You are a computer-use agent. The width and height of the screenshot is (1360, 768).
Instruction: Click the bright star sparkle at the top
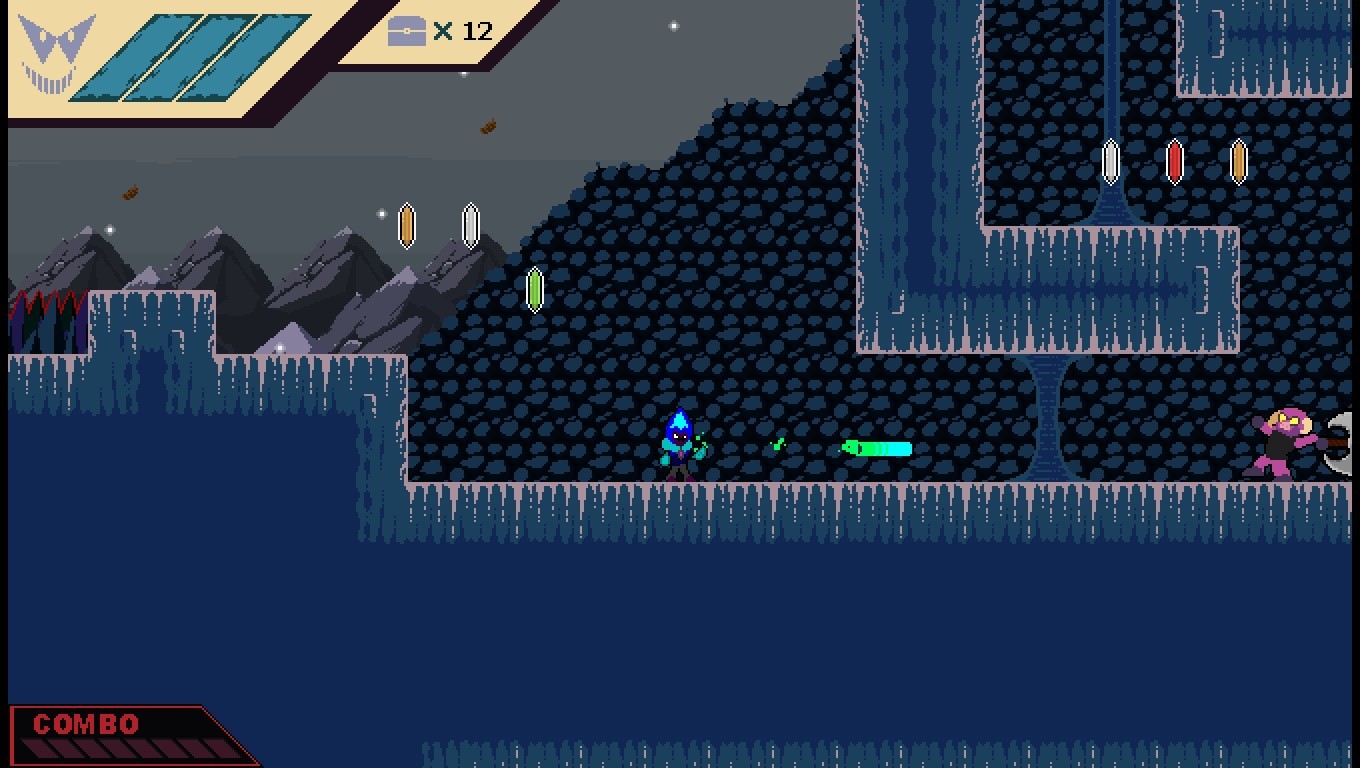(674, 24)
